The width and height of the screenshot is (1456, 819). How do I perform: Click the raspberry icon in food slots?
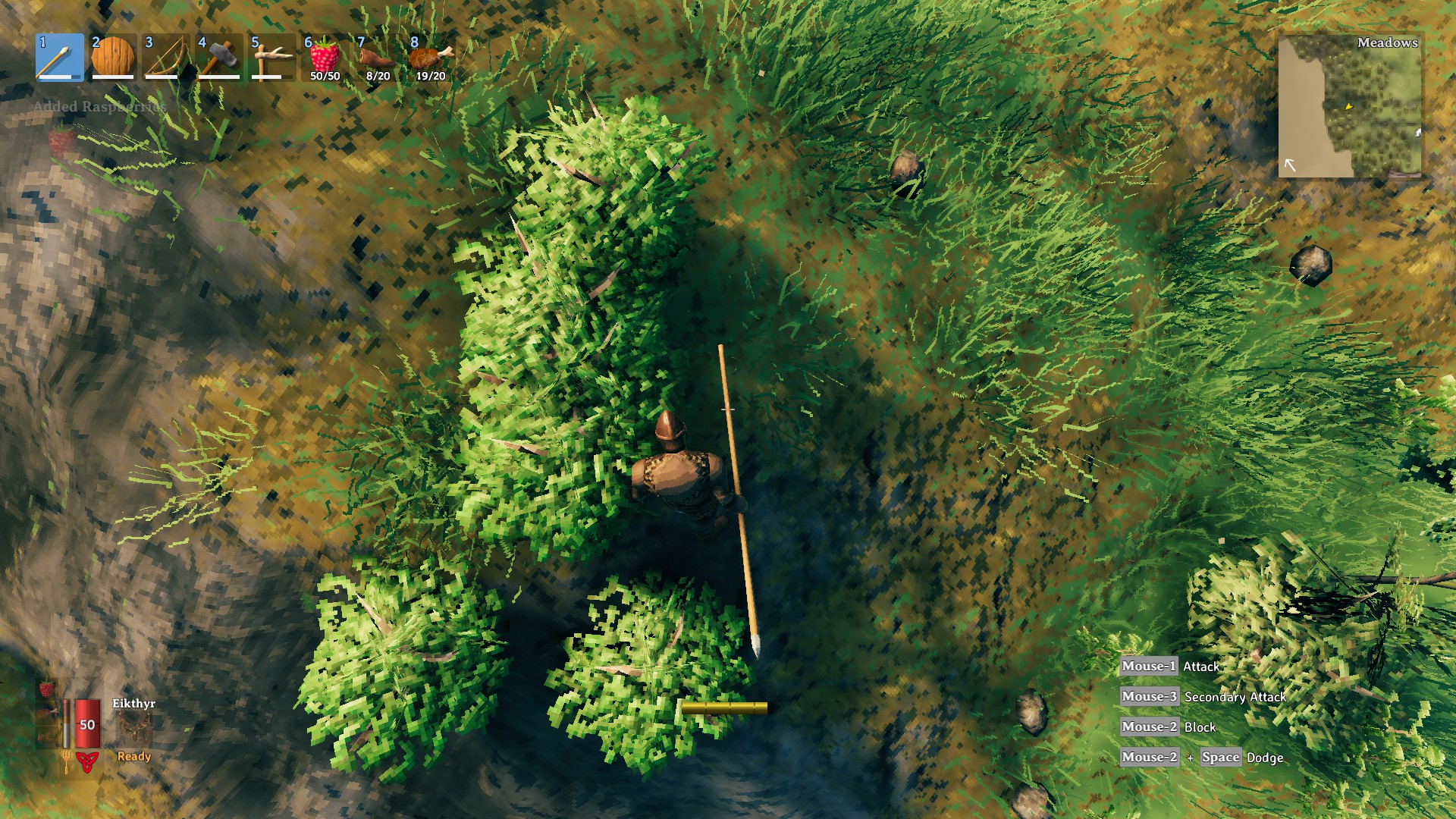[45, 689]
